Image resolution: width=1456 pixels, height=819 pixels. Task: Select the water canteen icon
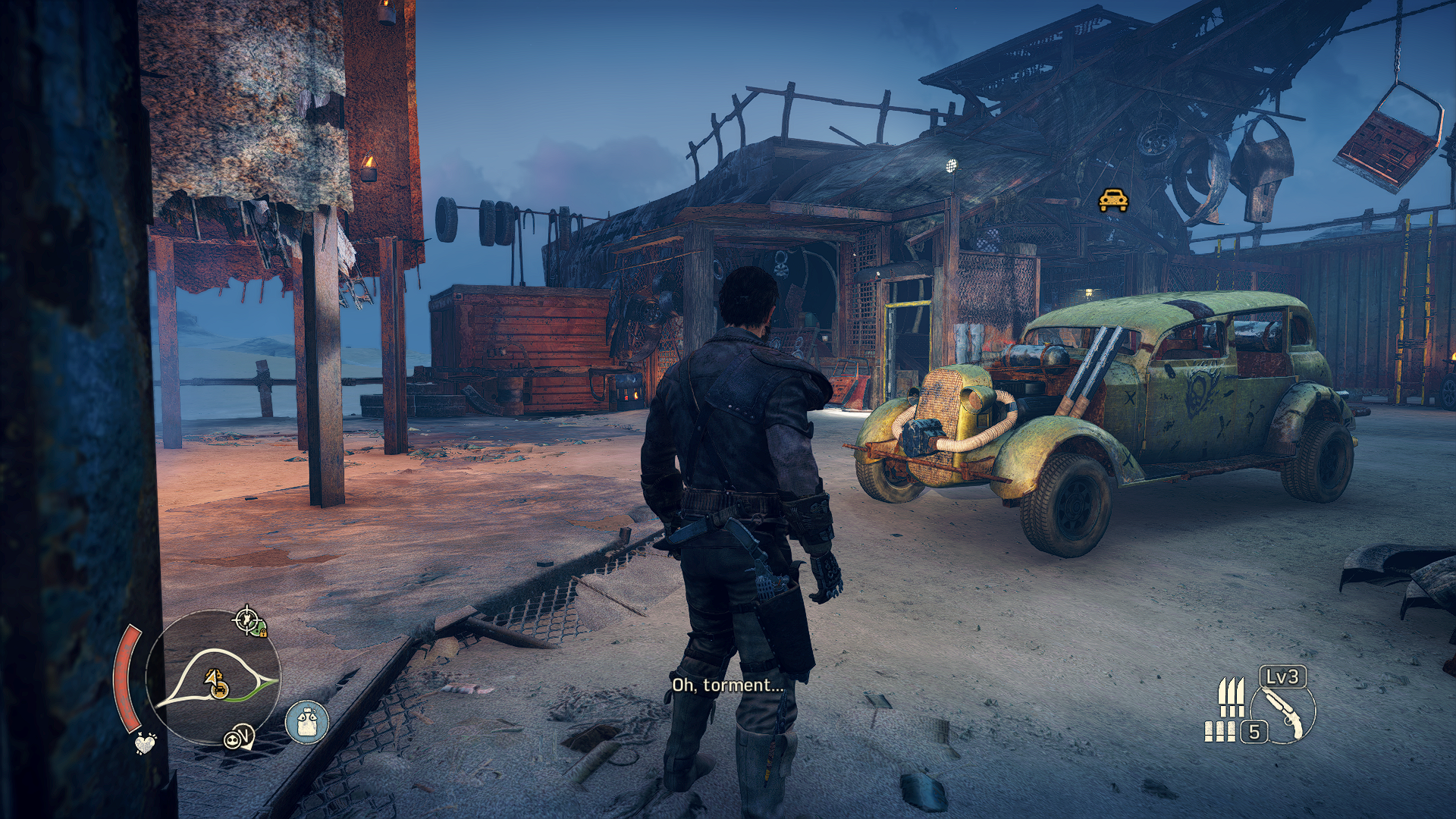[307, 721]
